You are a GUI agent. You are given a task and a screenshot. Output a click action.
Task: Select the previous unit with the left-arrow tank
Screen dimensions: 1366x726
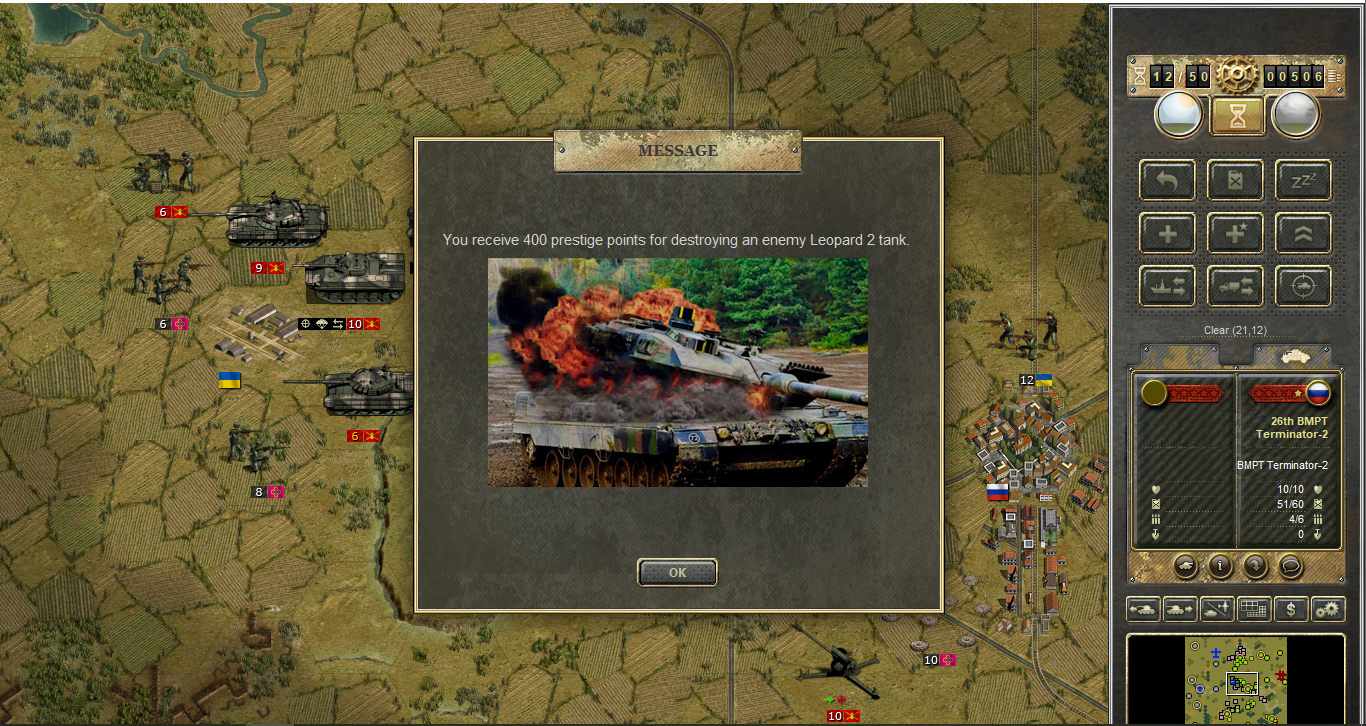1143,608
